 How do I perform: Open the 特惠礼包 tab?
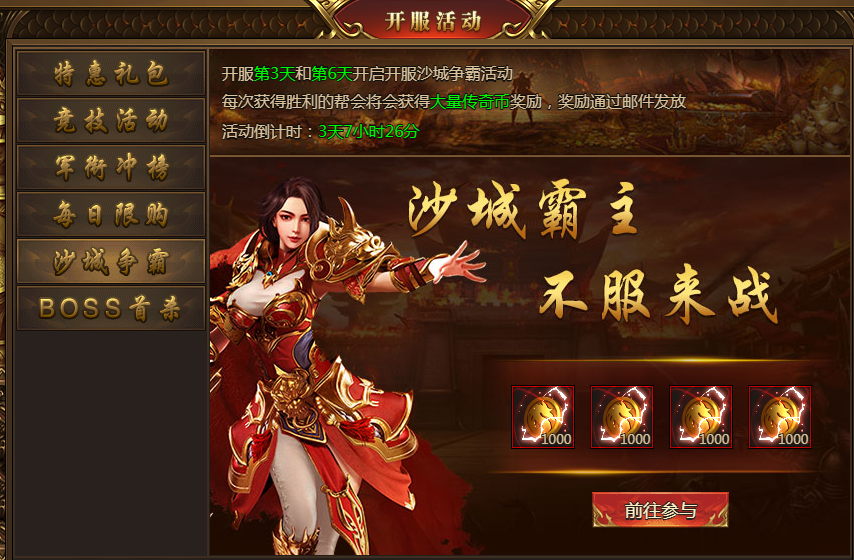[x=111, y=74]
